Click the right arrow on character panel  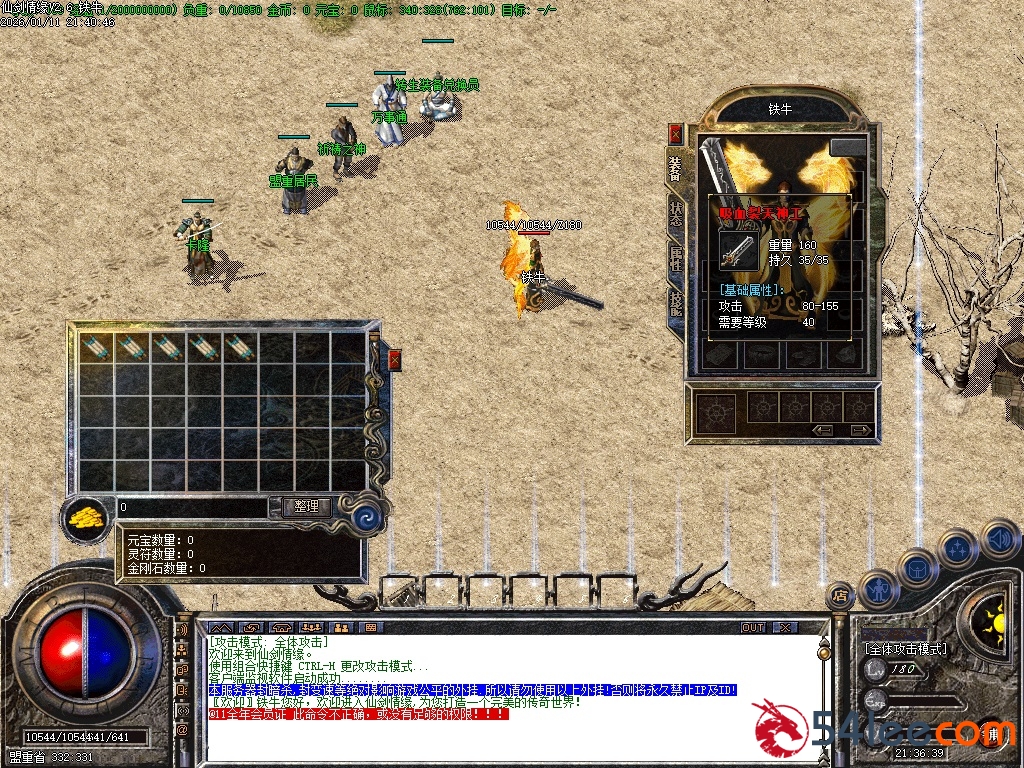tap(858, 430)
